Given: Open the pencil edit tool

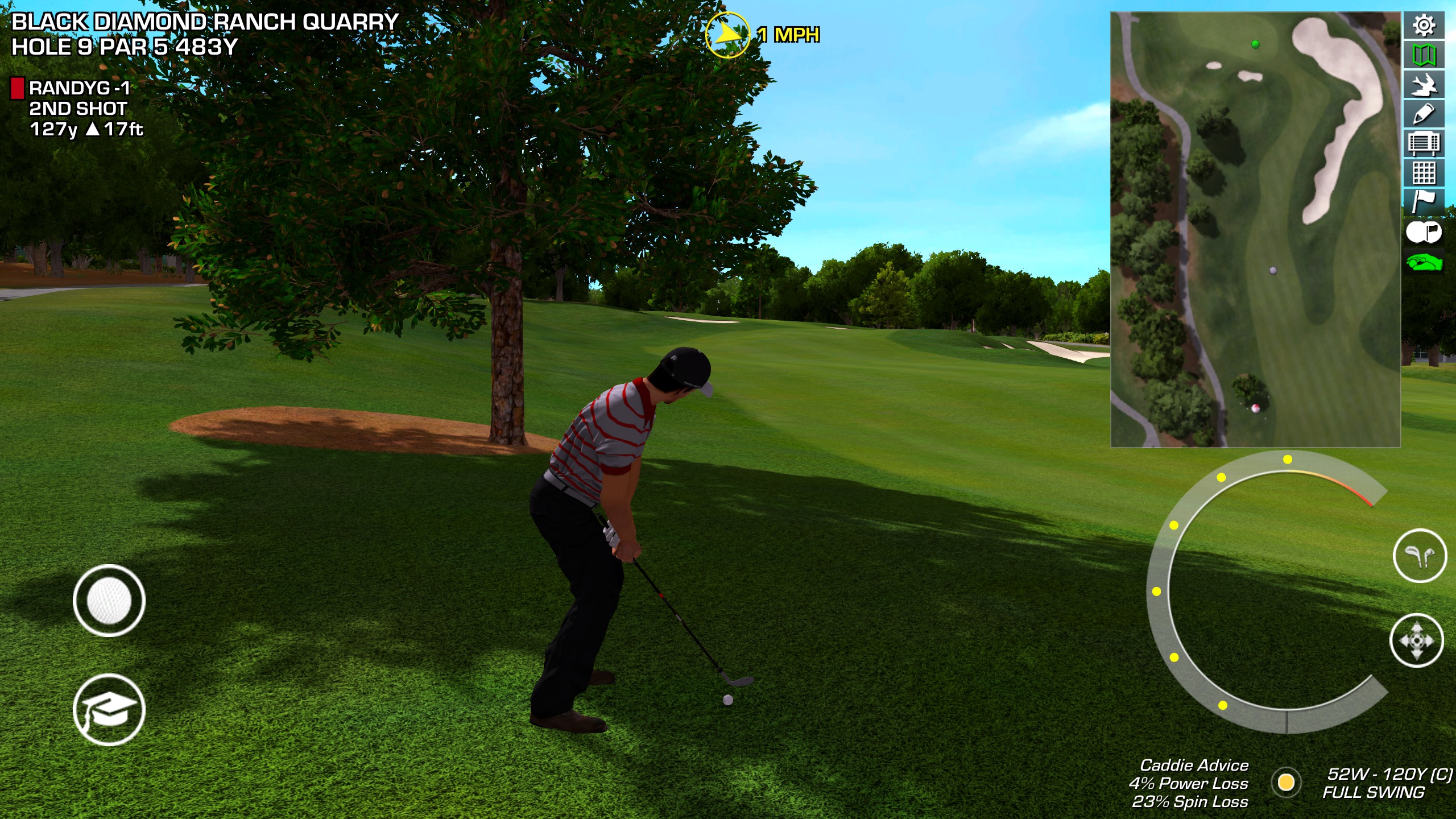Looking at the screenshot, I should pyautogui.click(x=1424, y=114).
